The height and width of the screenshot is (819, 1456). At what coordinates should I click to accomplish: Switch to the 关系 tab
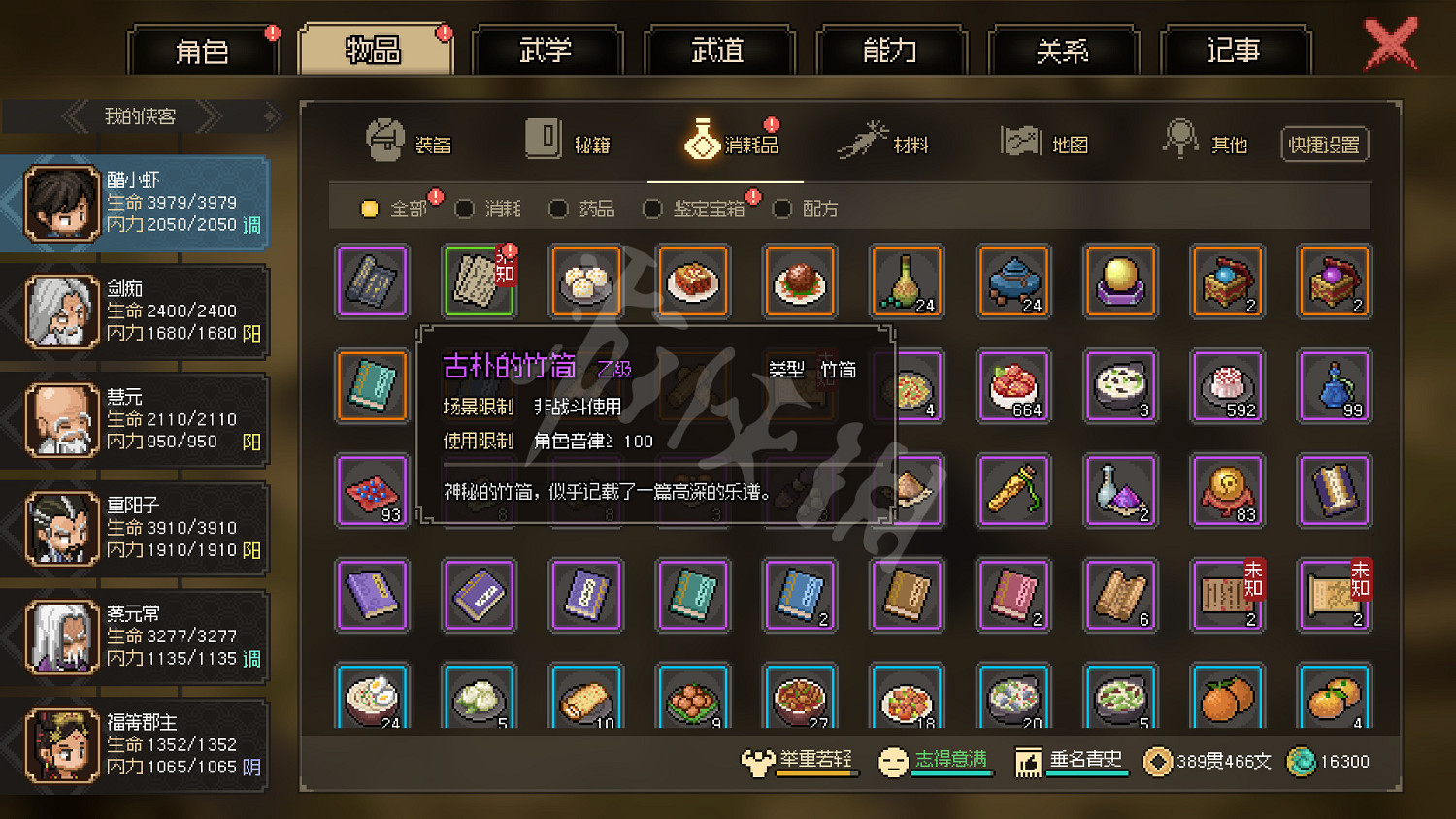pyautogui.click(x=1063, y=50)
